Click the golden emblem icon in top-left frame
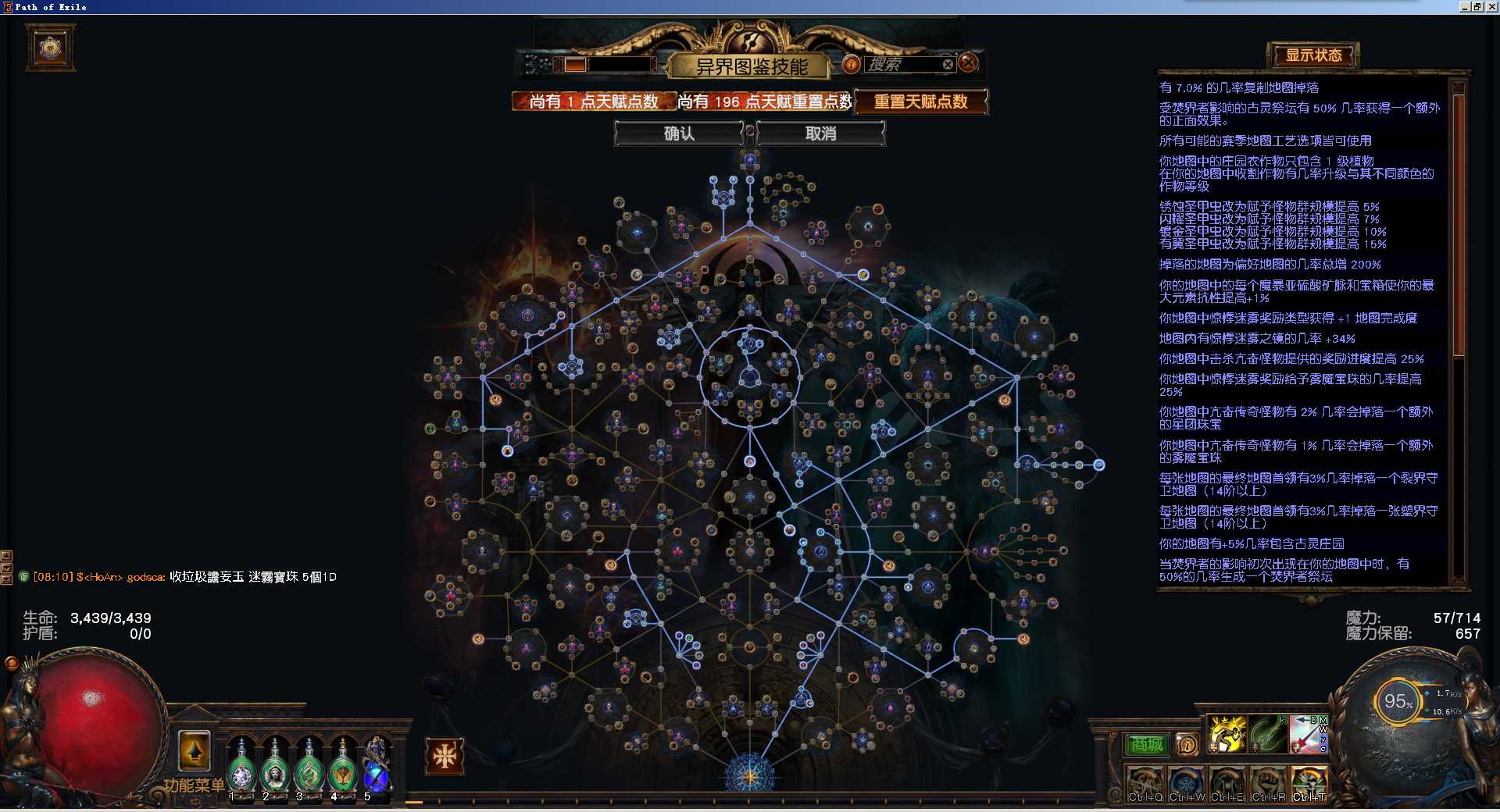The height and width of the screenshot is (812, 1500). [51, 48]
